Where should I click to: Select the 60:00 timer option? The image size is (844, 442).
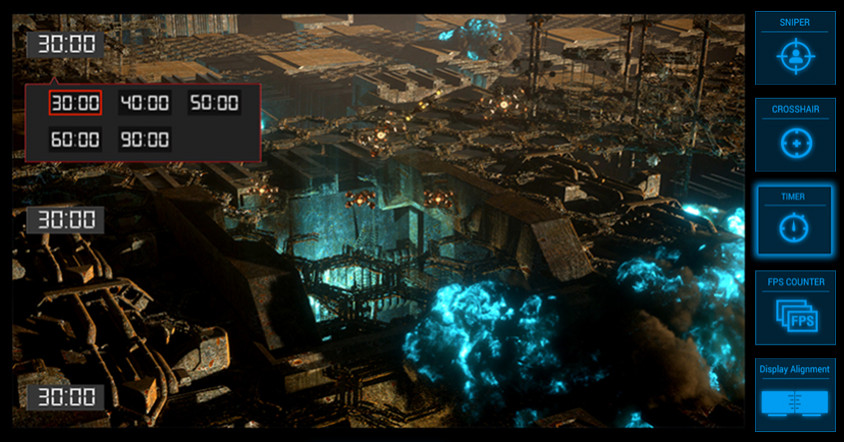(75, 139)
